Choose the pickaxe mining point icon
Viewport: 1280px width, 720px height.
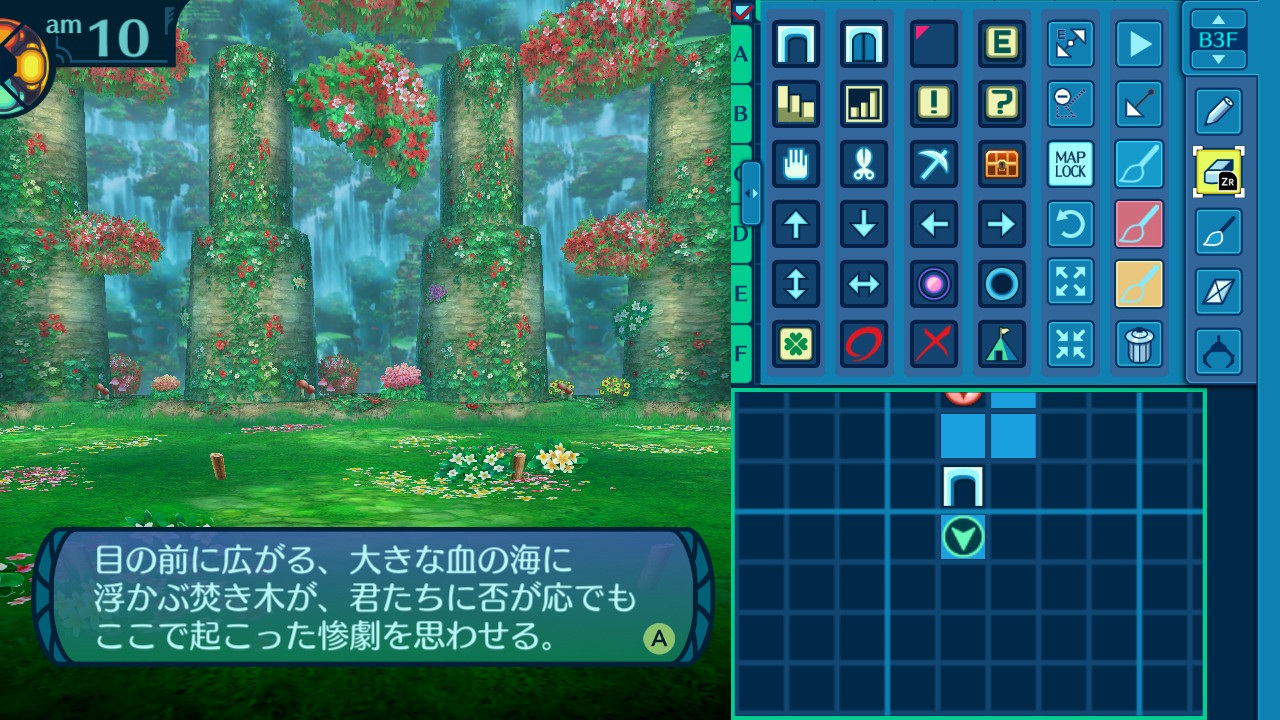(x=934, y=164)
